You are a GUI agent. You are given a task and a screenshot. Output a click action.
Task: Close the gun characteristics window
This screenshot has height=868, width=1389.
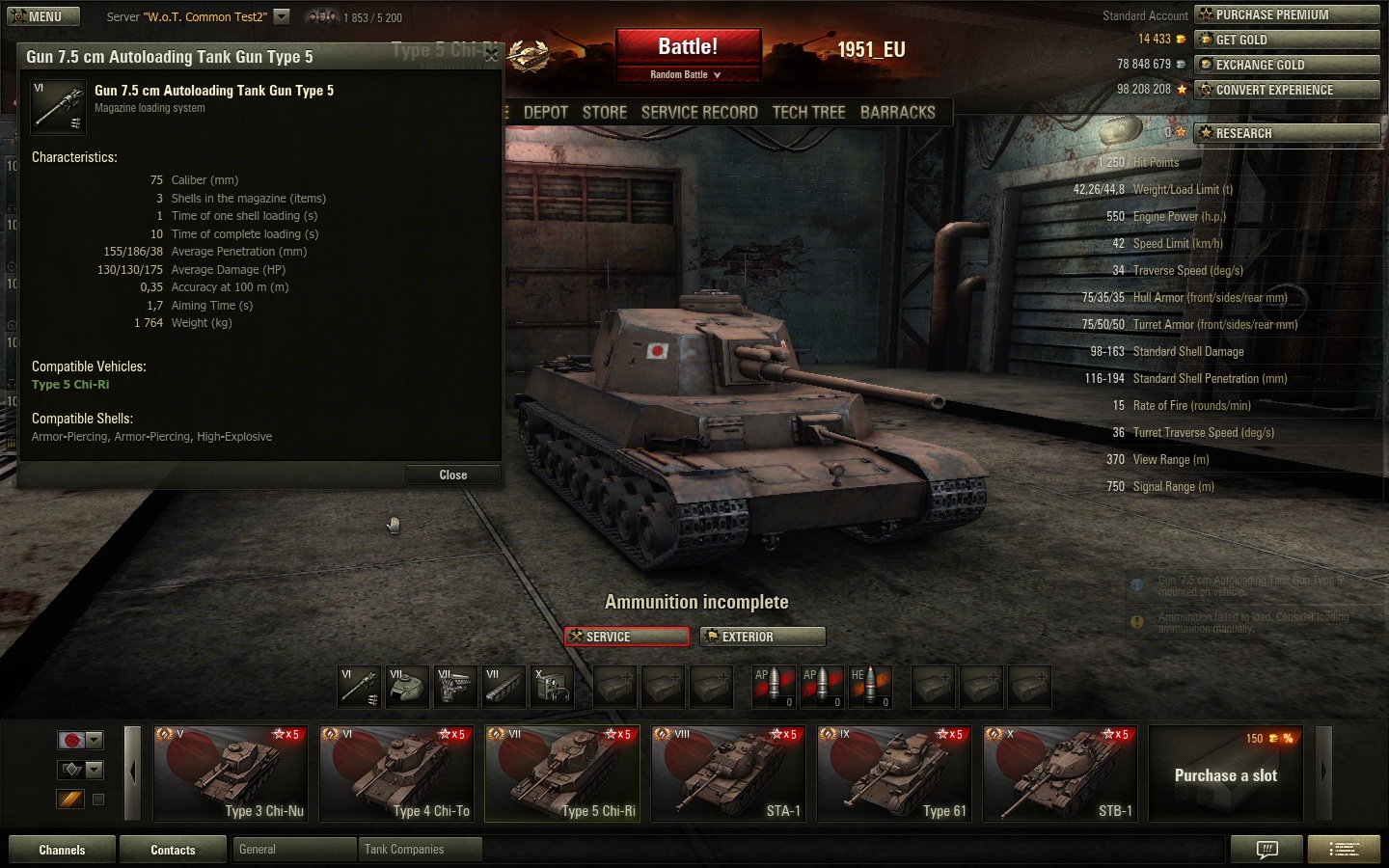[452, 475]
